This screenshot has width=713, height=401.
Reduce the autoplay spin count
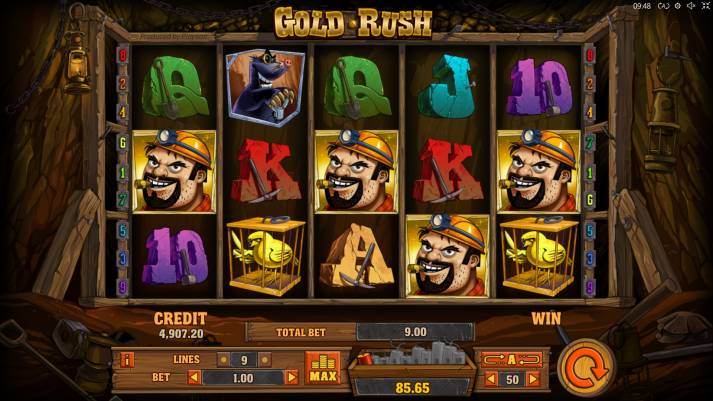490,379
